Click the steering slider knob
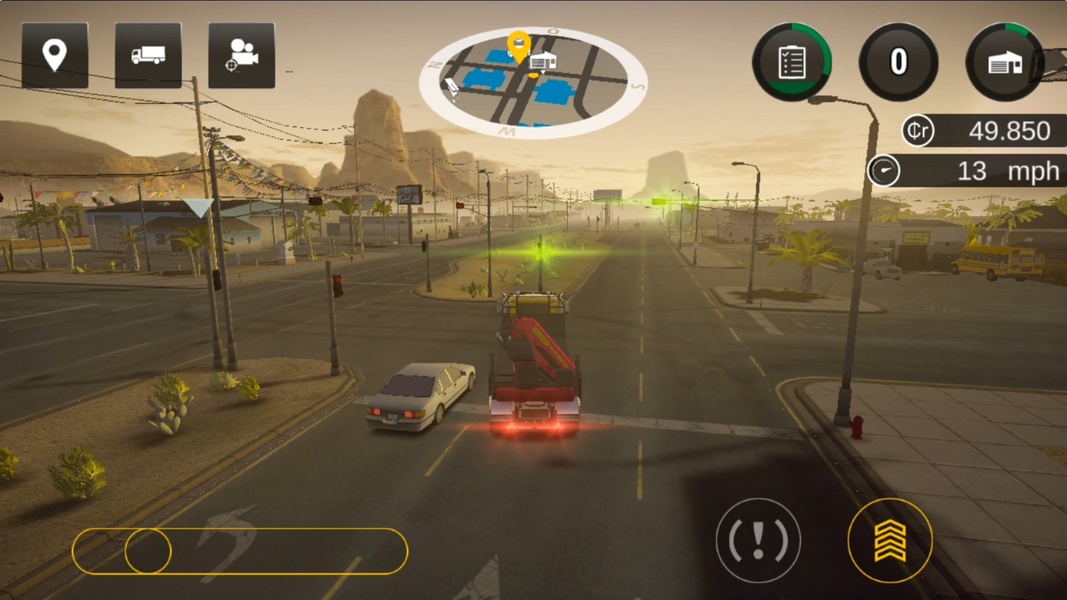 coord(148,551)
